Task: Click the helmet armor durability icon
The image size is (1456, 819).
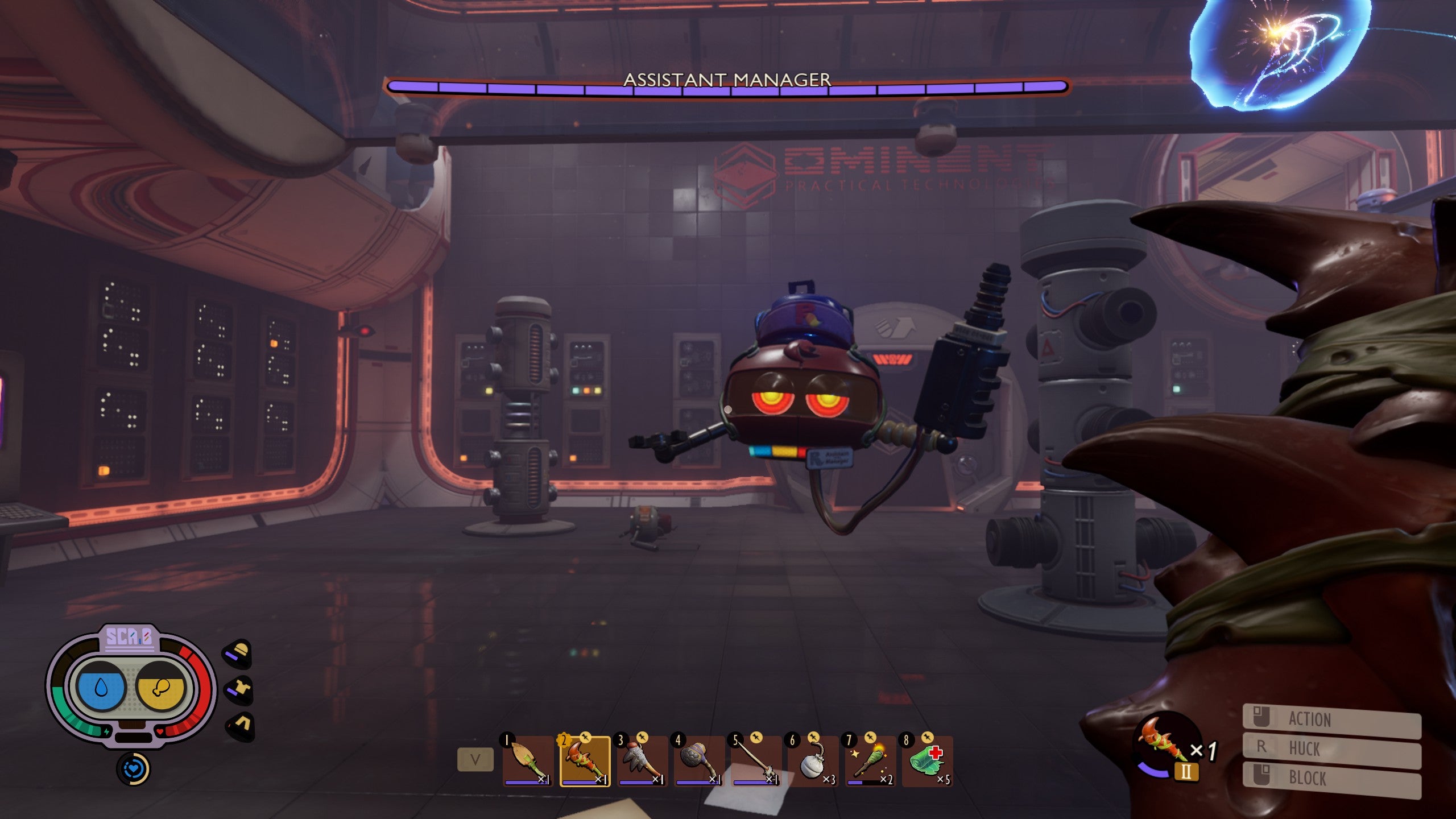Action: (238, 653)
